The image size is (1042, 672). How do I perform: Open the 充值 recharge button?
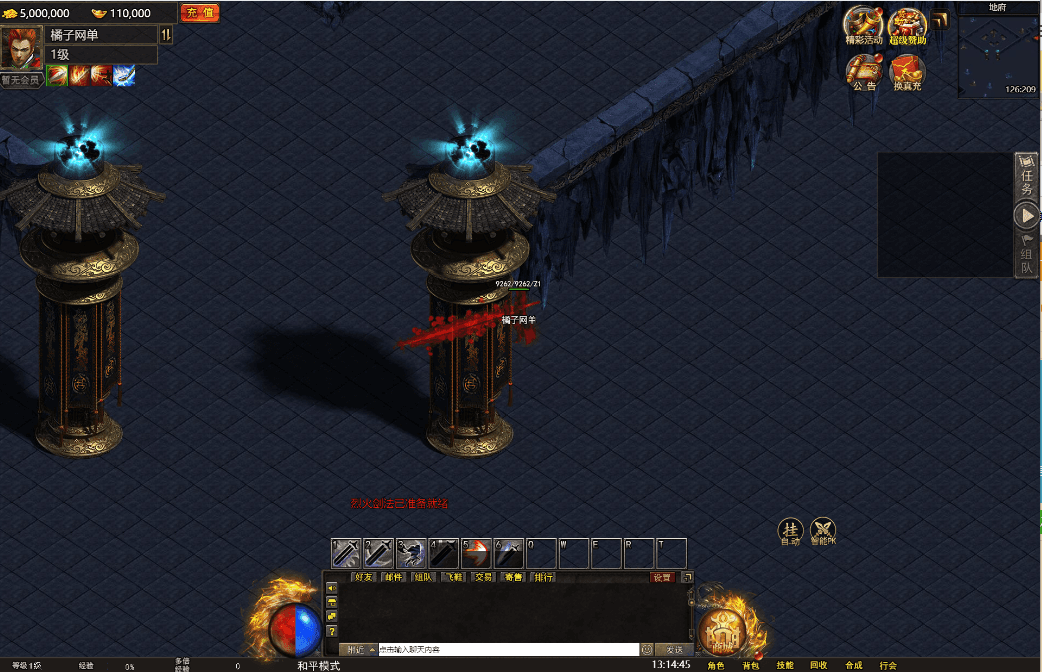[x=200, y=13]
